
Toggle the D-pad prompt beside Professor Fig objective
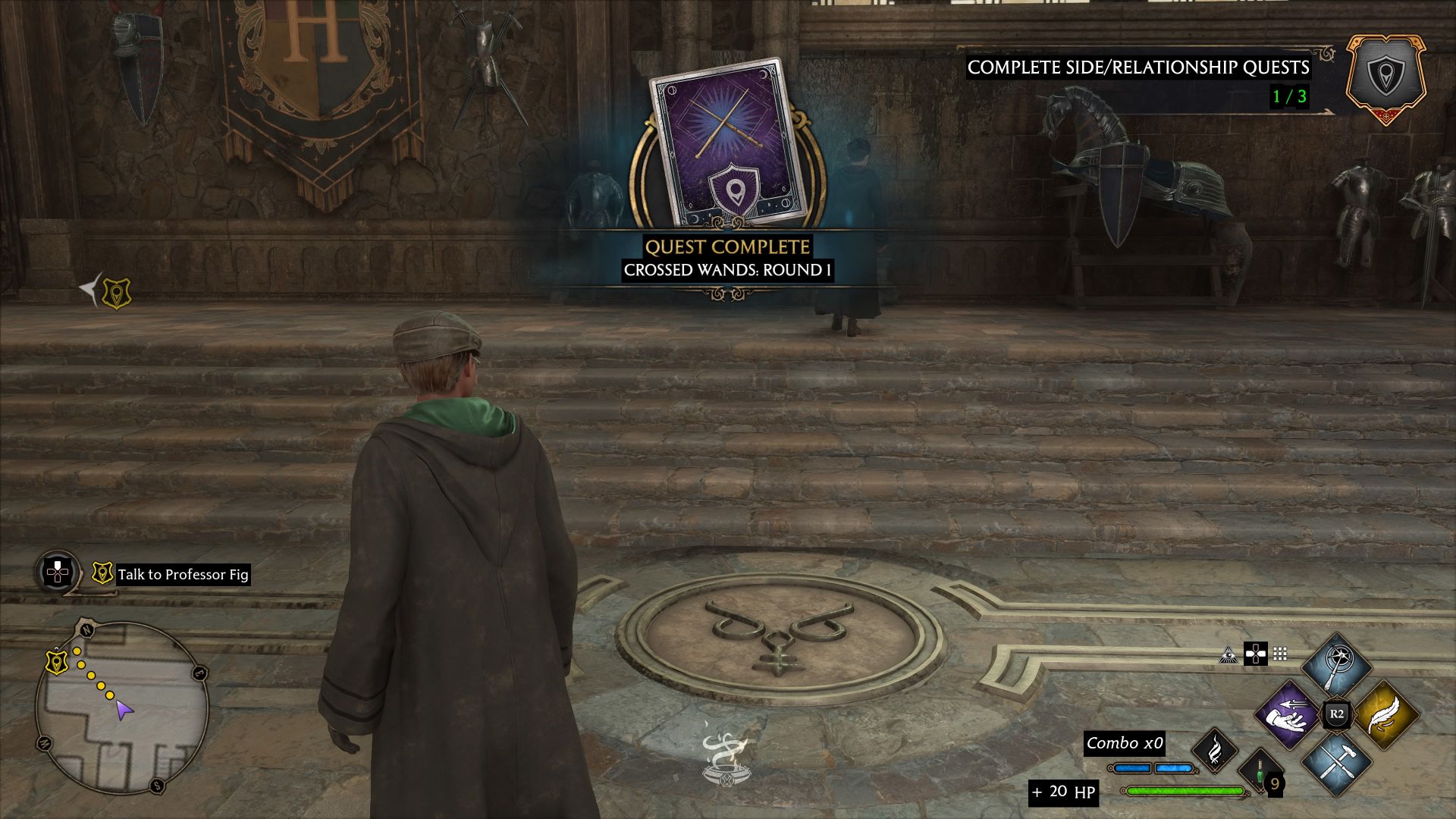coord(58,573)
